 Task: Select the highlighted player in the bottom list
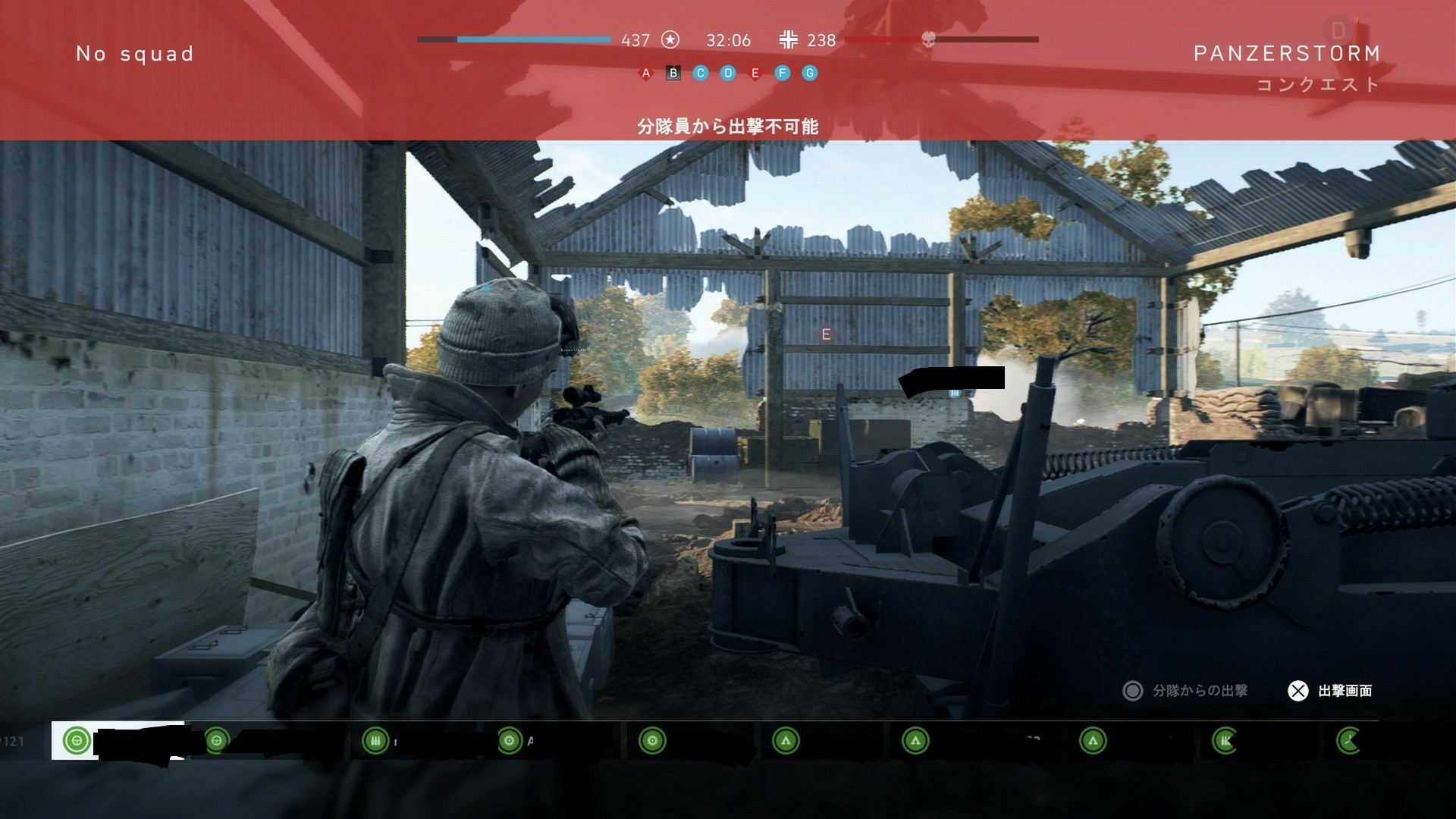point(118,741)
